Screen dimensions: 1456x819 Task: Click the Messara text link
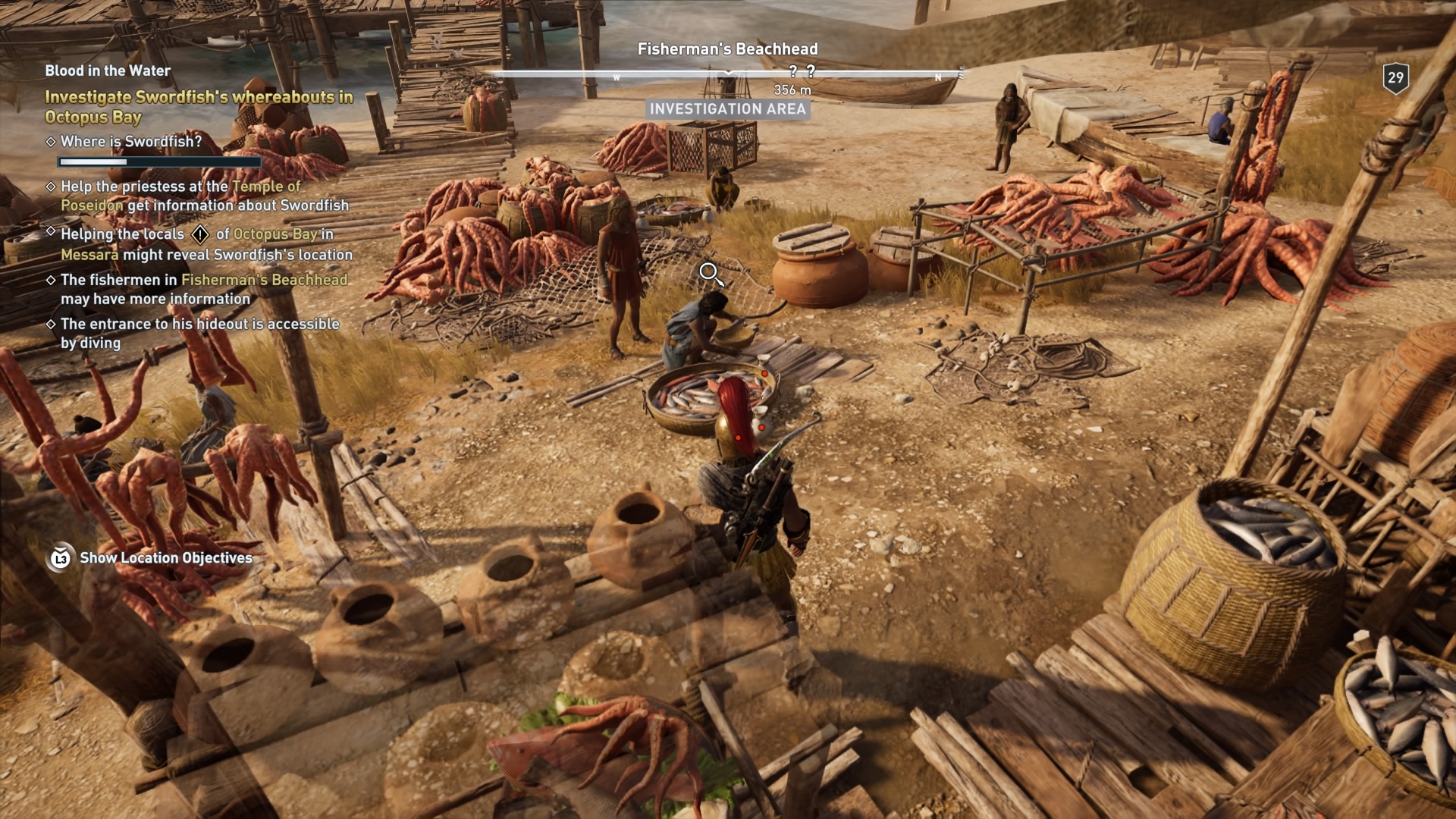(x=91, y=256)
